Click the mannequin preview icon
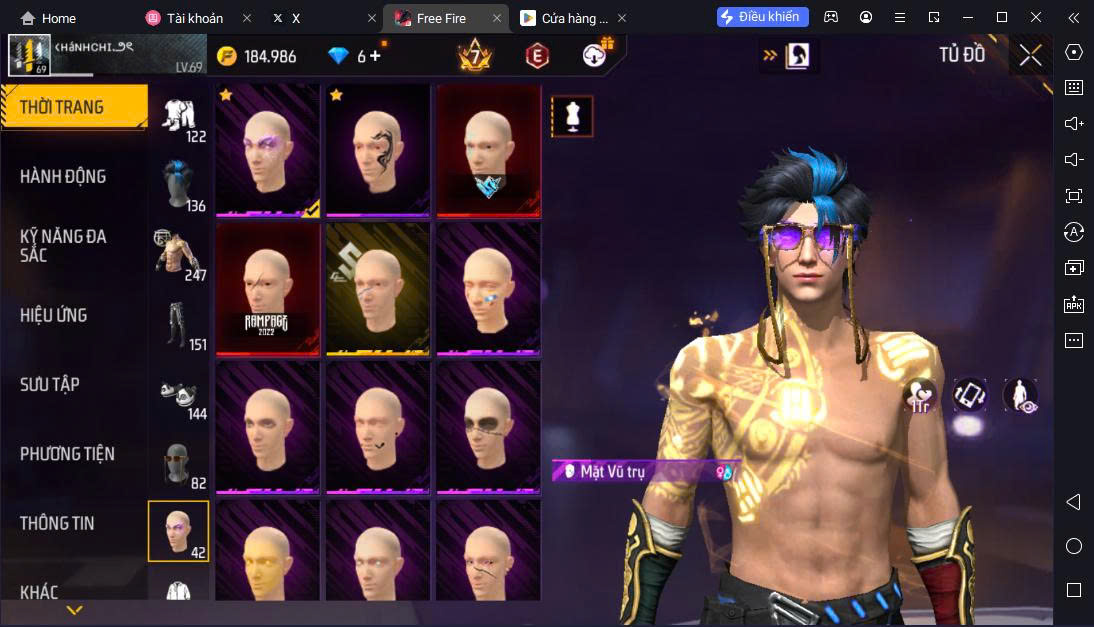1094x627 pixels. [x=572, y=116]
